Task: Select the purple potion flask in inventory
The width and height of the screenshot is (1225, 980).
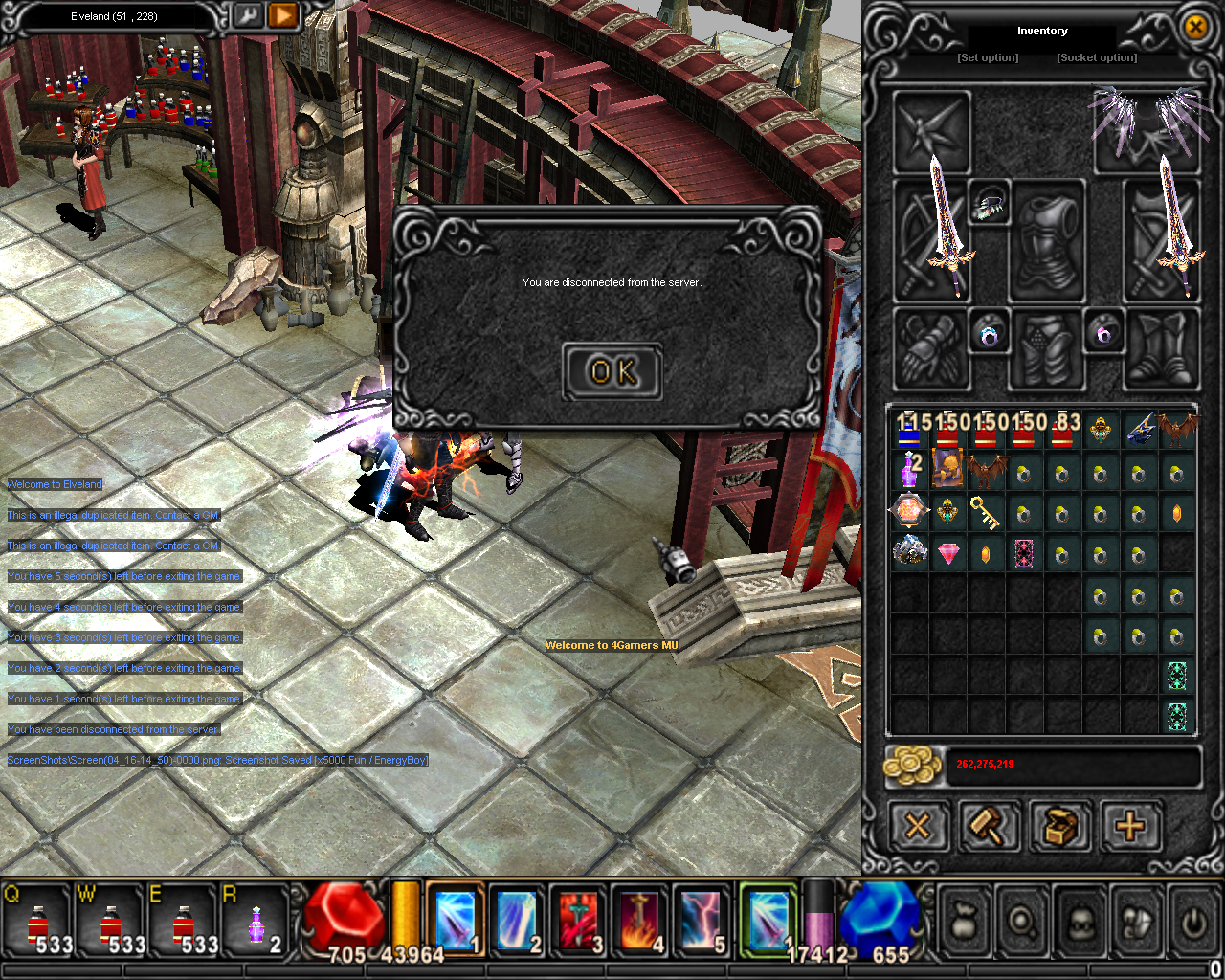Action: click(907, 471)
